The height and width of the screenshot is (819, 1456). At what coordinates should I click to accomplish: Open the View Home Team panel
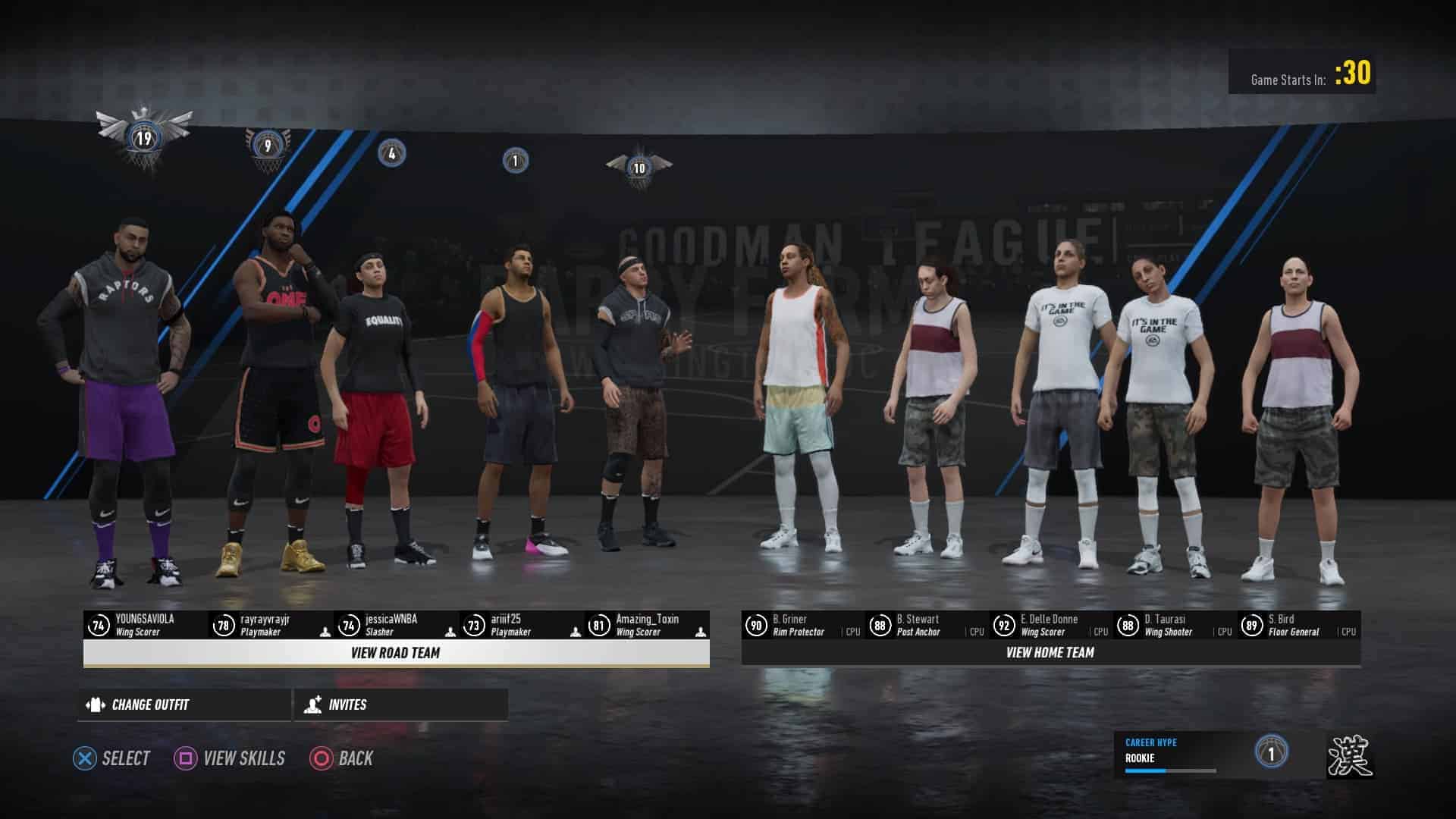click(1050, 652)
